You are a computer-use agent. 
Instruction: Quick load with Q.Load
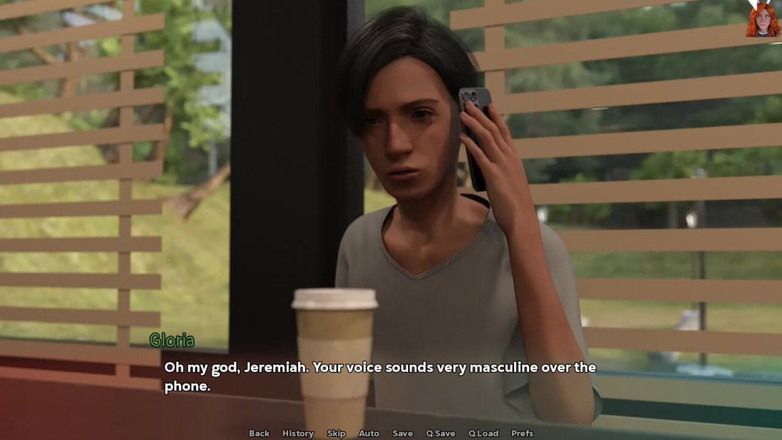pyautogui.click(x=483, y=433)
